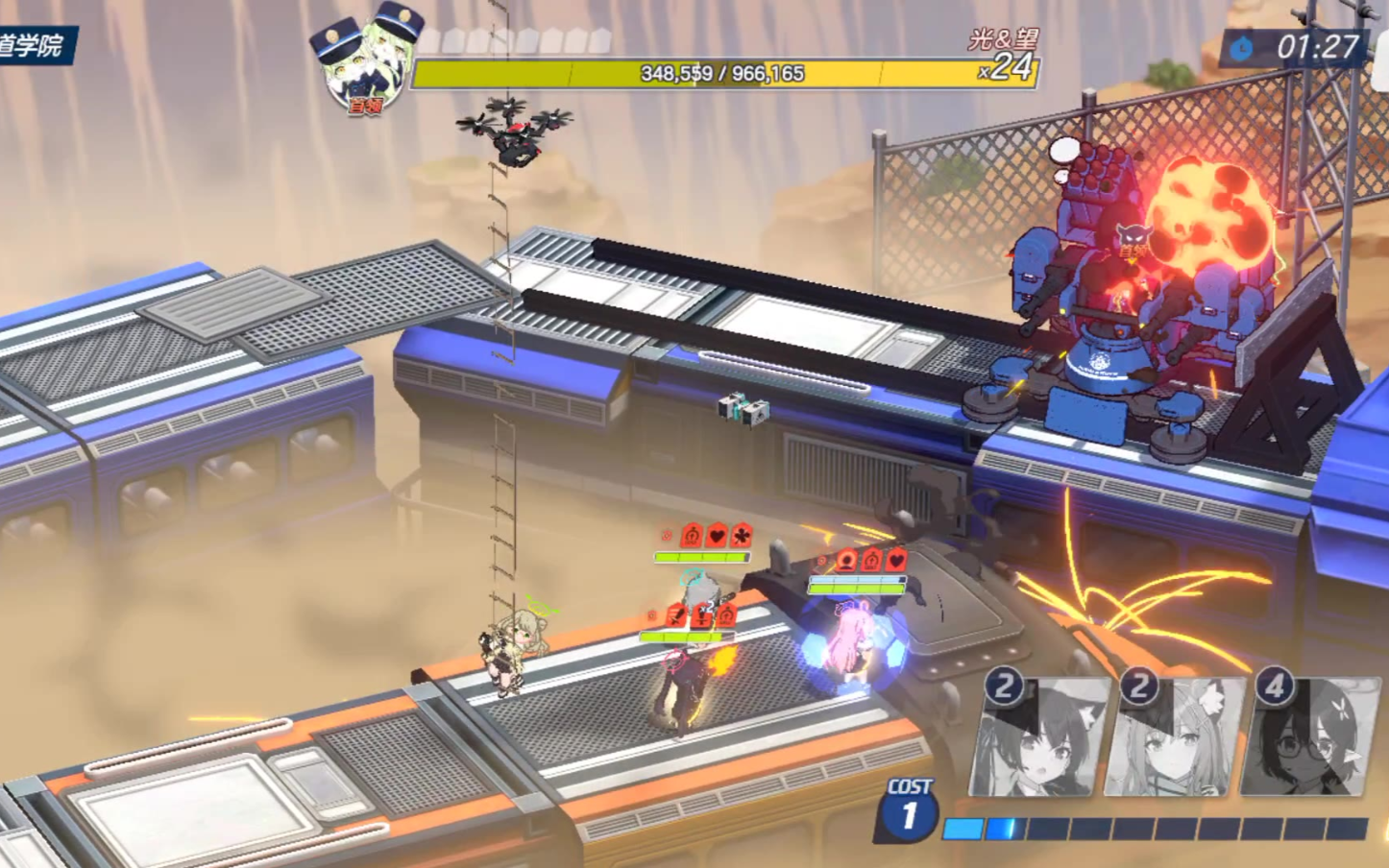Select the dark-haired cat-eared student skill card

click(x=1039, y=737)
